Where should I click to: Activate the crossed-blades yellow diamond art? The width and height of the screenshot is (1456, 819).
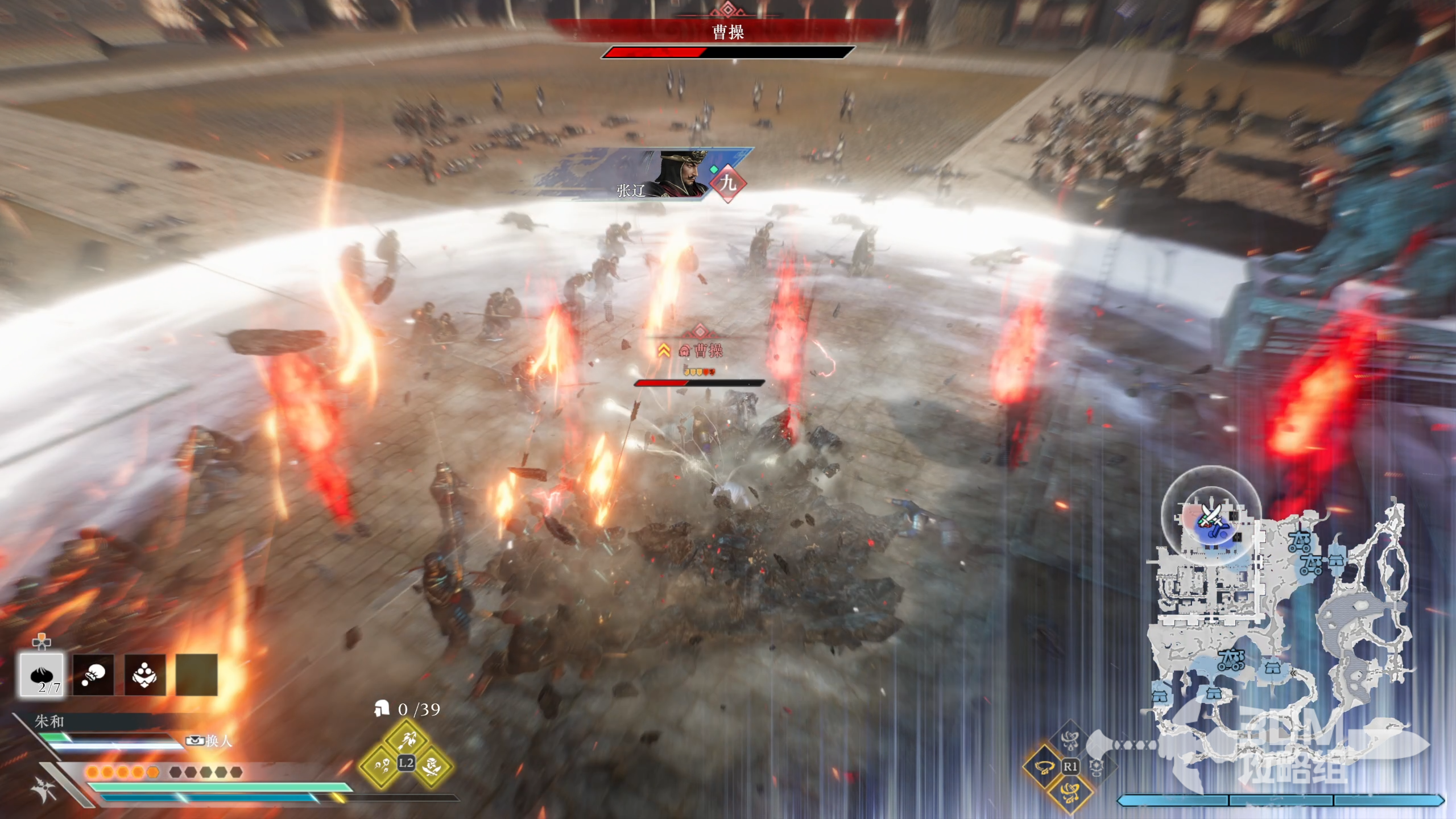coord(432,766)
